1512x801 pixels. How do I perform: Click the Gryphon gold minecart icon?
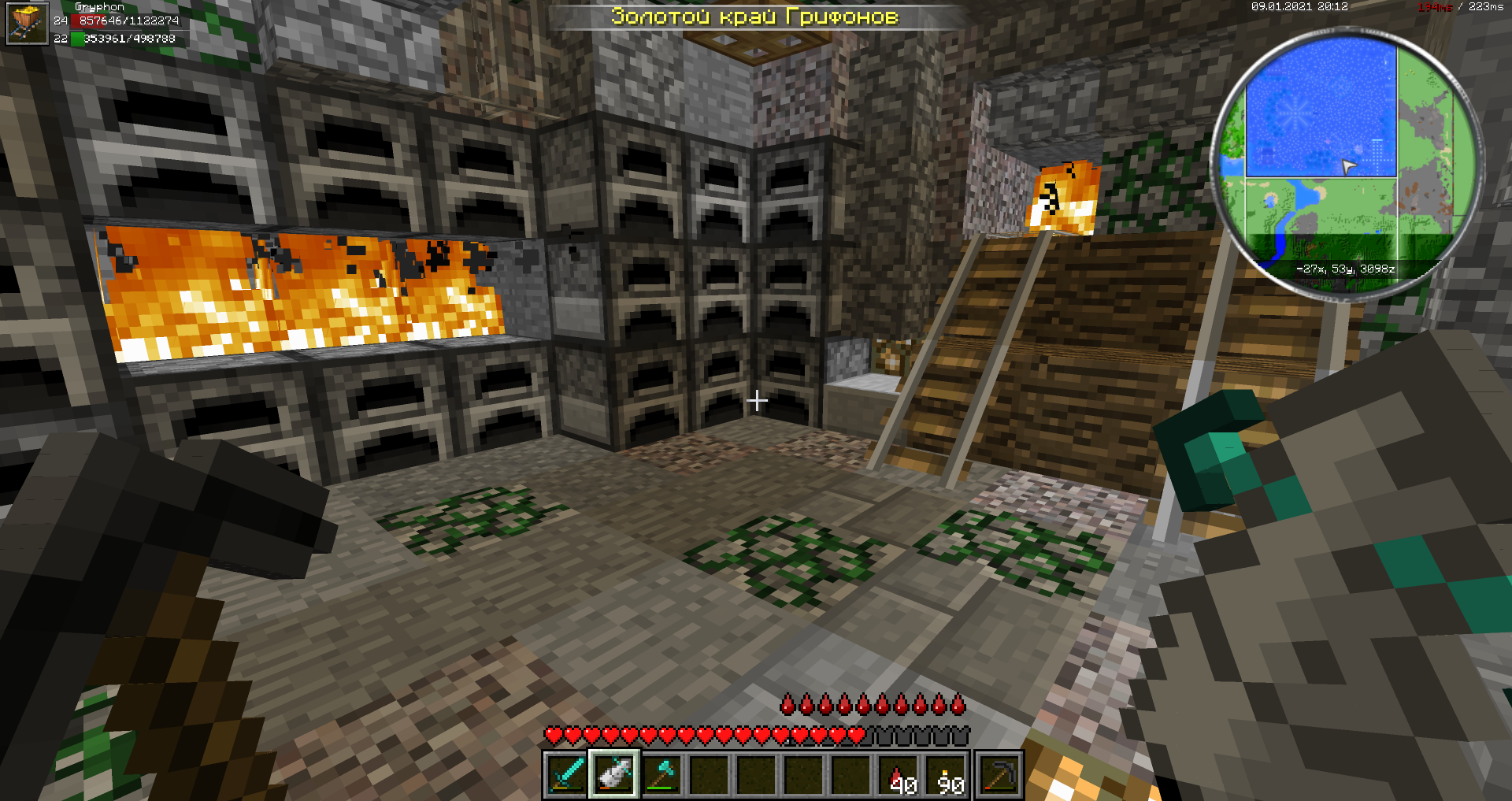pyautogui.click(x=28, y=23)
